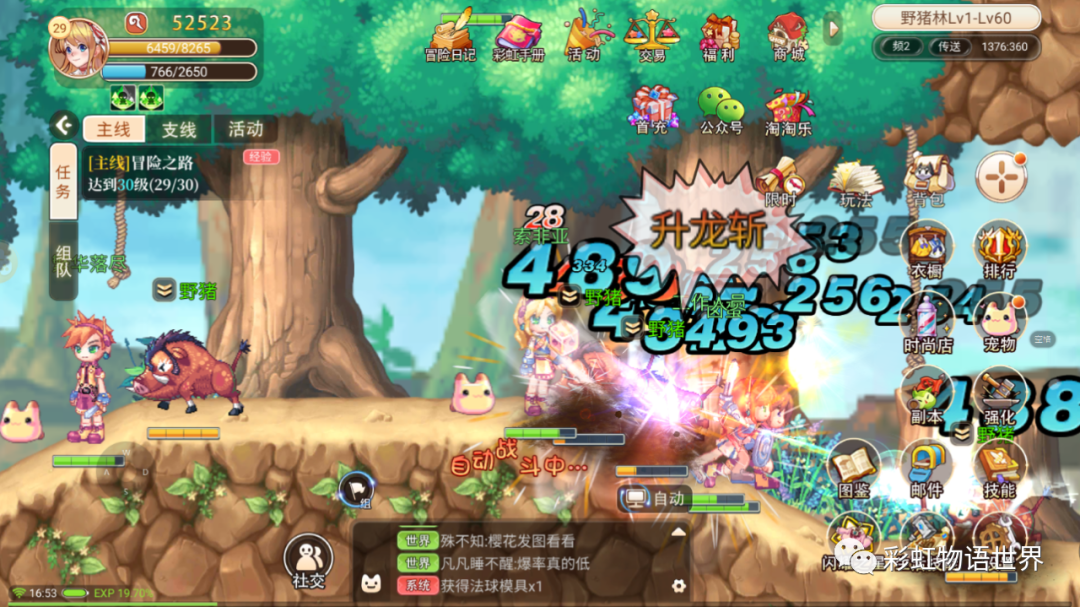Viewport: 1080px width, 607px height.
Task: Open the 彩虹手册 handbook
Action: 518,36
